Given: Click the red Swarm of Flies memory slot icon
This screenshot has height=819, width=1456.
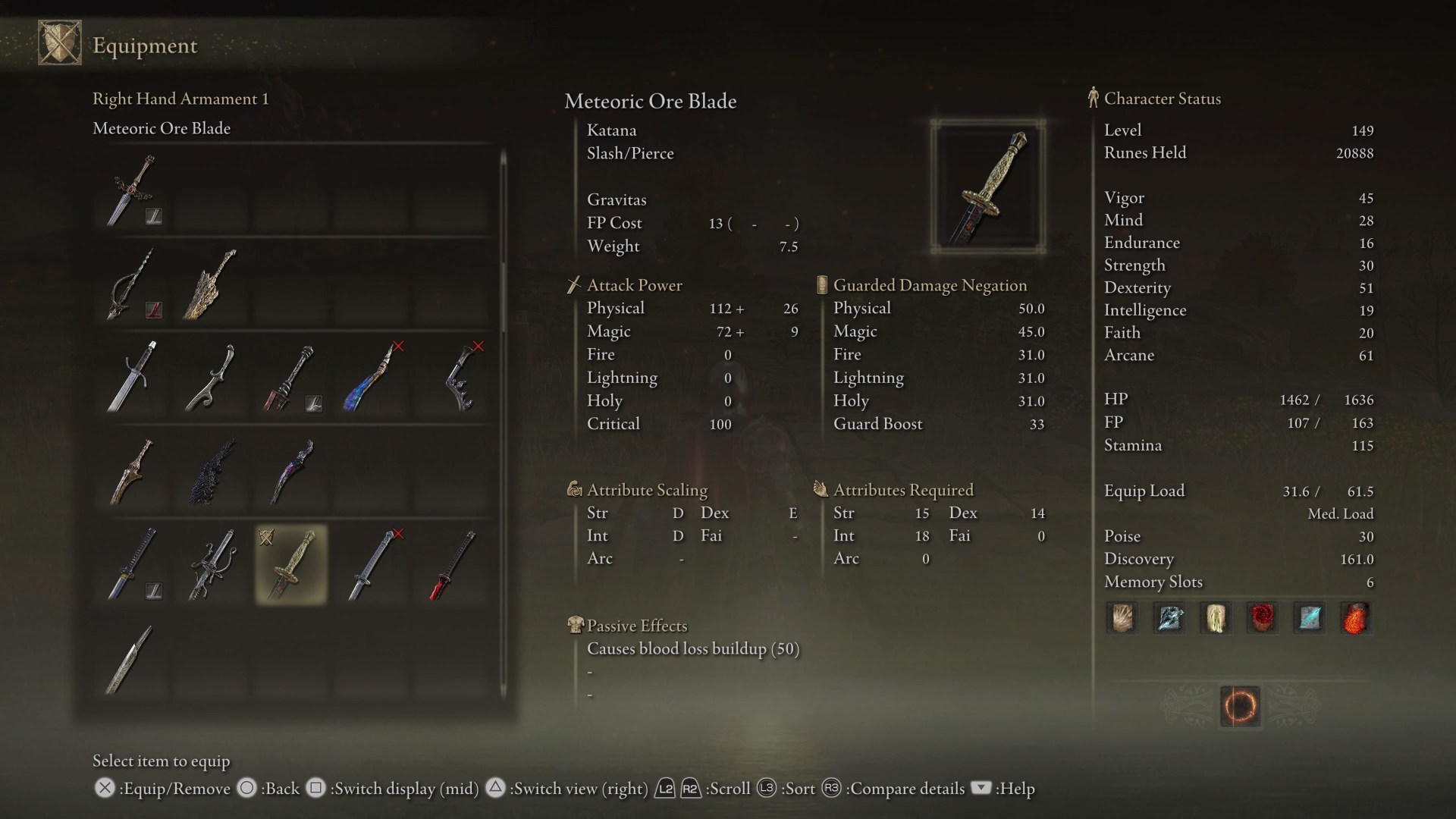Looking at the screenshot, I should coord(1263,618).
